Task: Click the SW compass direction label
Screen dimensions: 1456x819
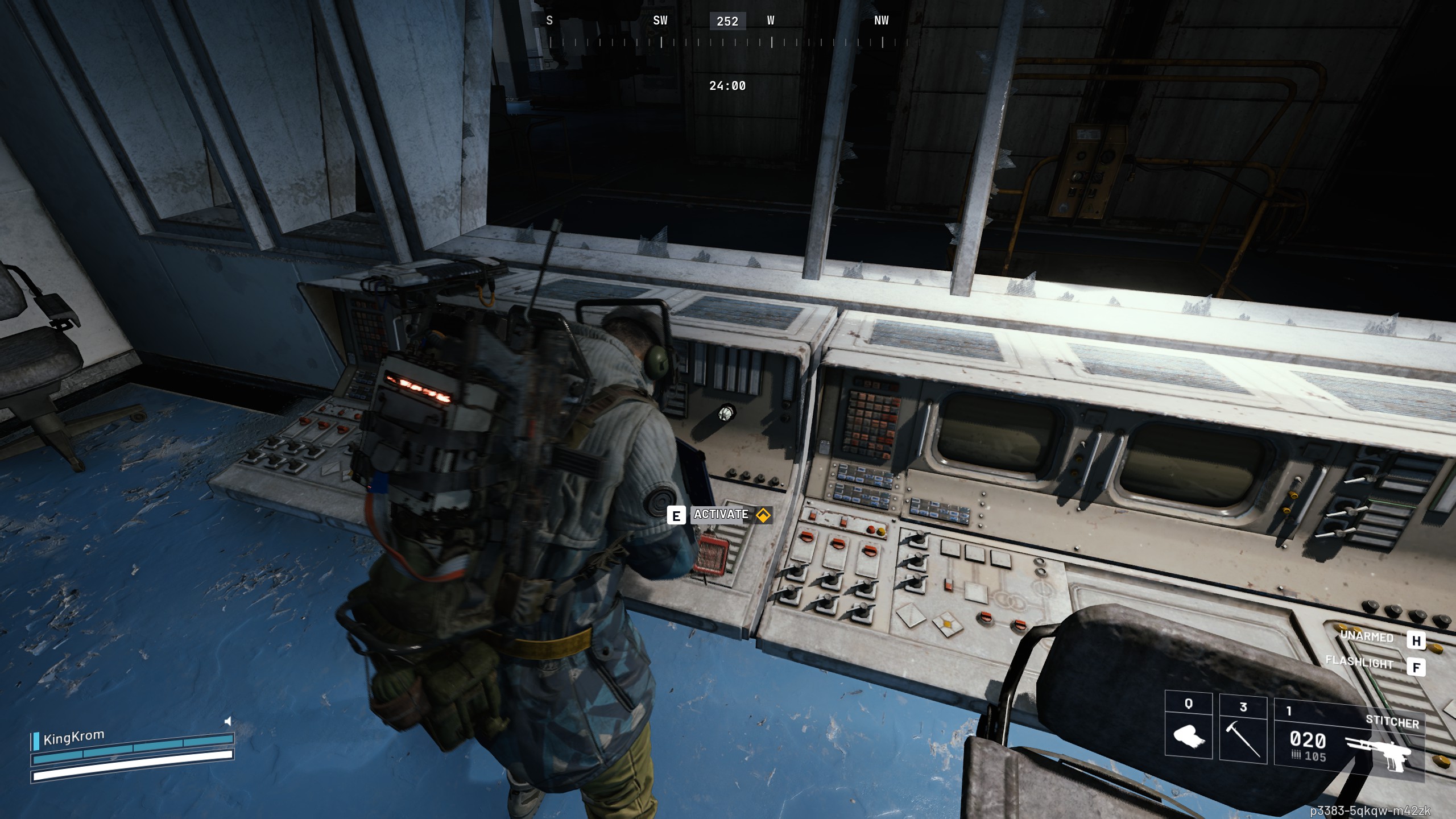Action: 661,21
